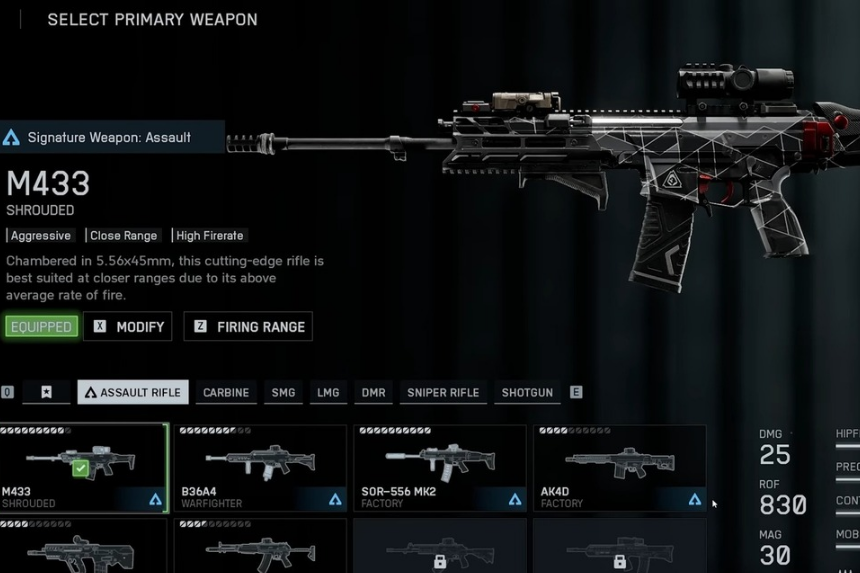View the Sniper Rifle category
This screenshot has width=860, height=573.
tap(443, 393)
